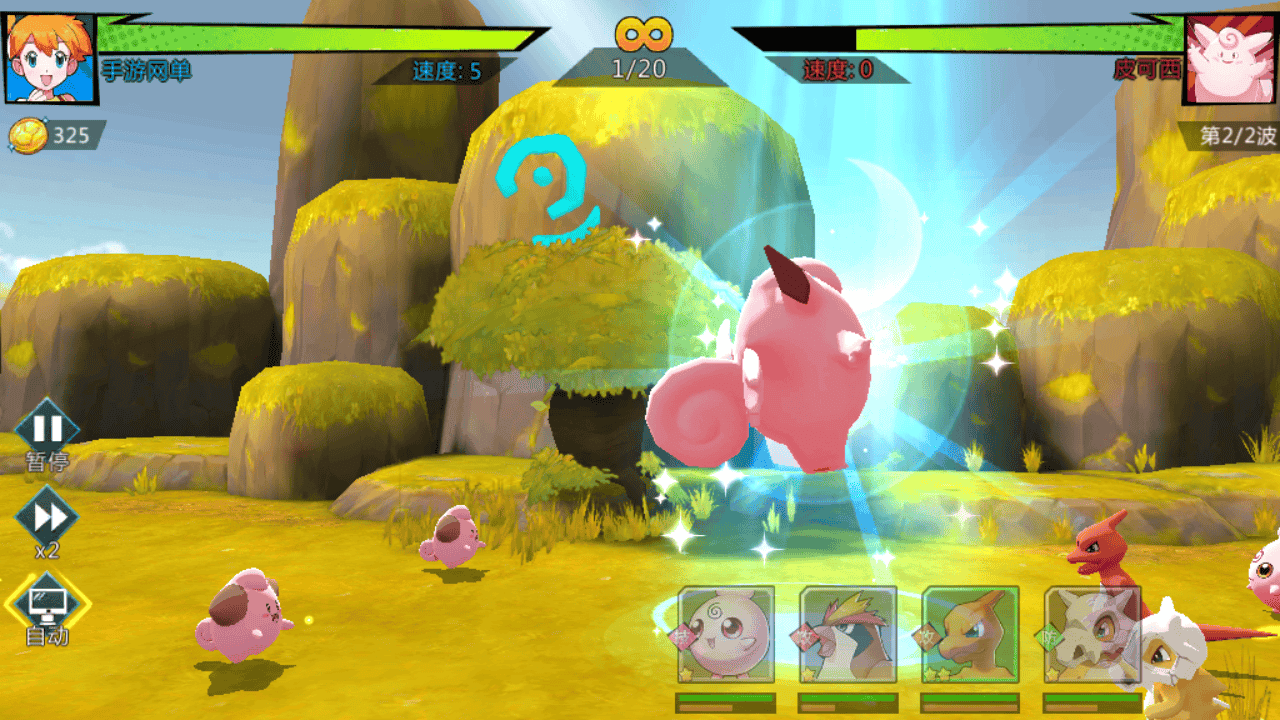The height and width of the screenshot is (720, 1280).
Task: Activate the Cubone skill portrait
Action: (x=1091, y=634)
